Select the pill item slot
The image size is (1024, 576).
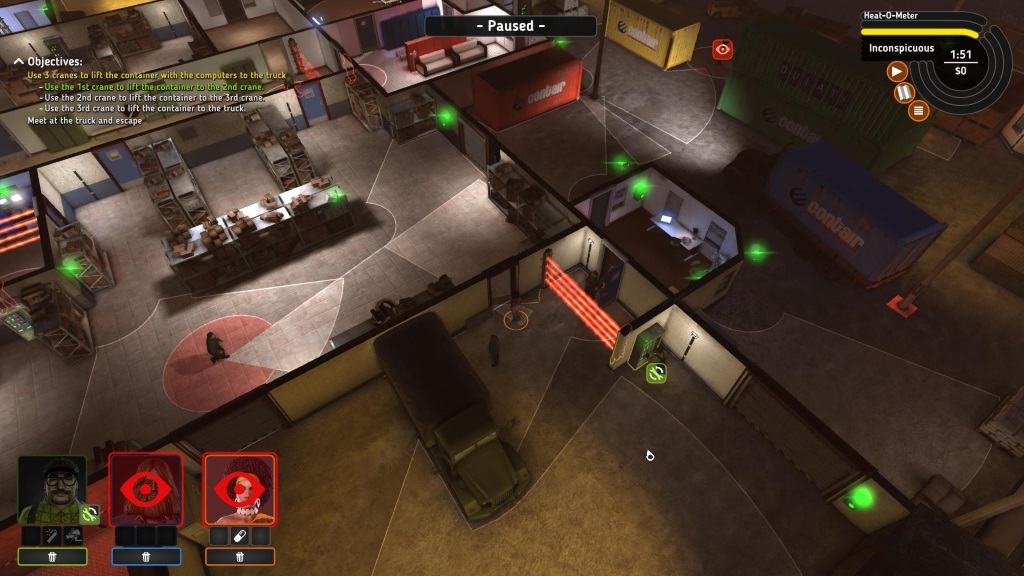click(x=240, y=536)
